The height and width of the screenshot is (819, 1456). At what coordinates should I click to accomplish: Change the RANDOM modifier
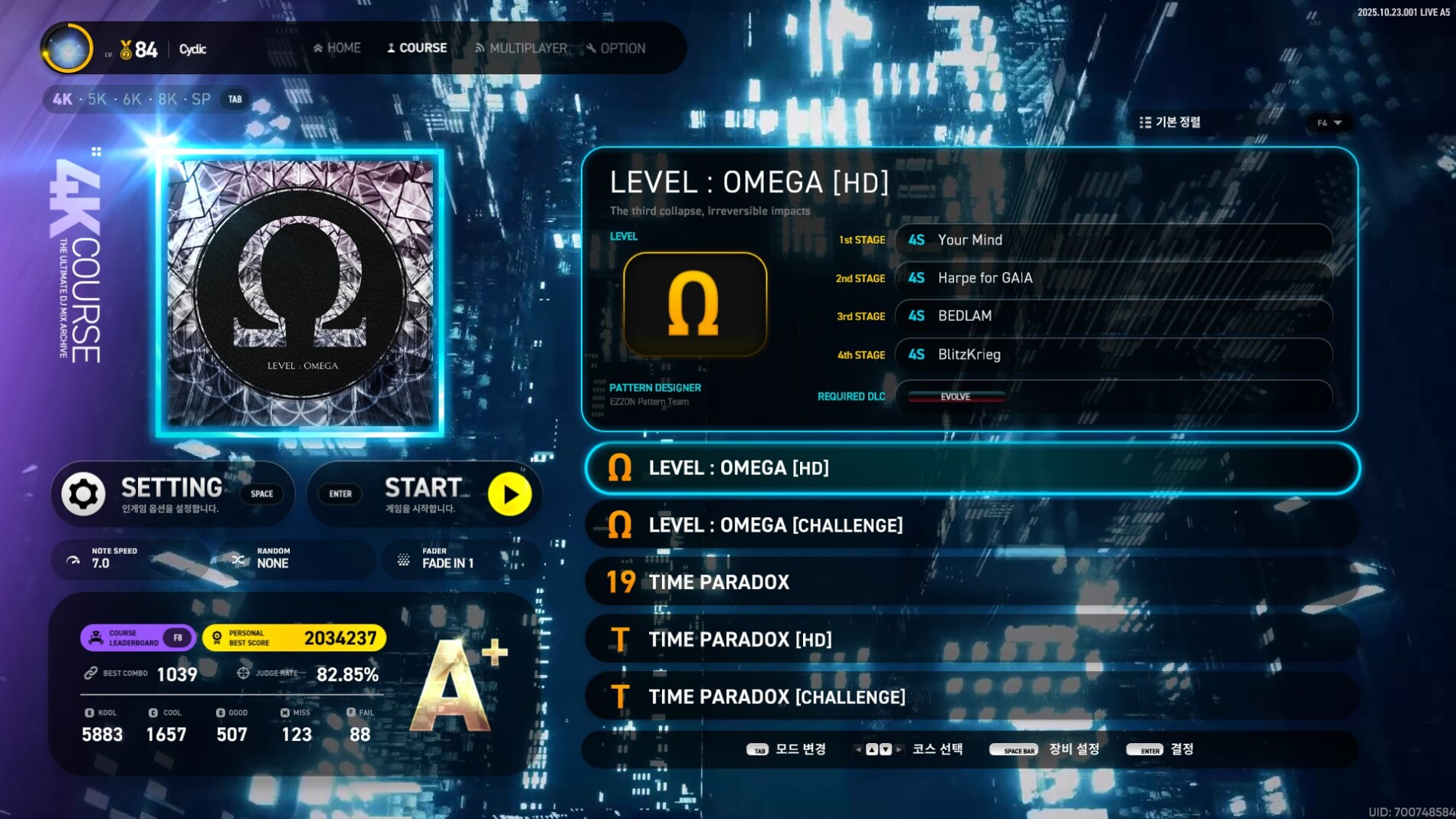click(296, 559)
